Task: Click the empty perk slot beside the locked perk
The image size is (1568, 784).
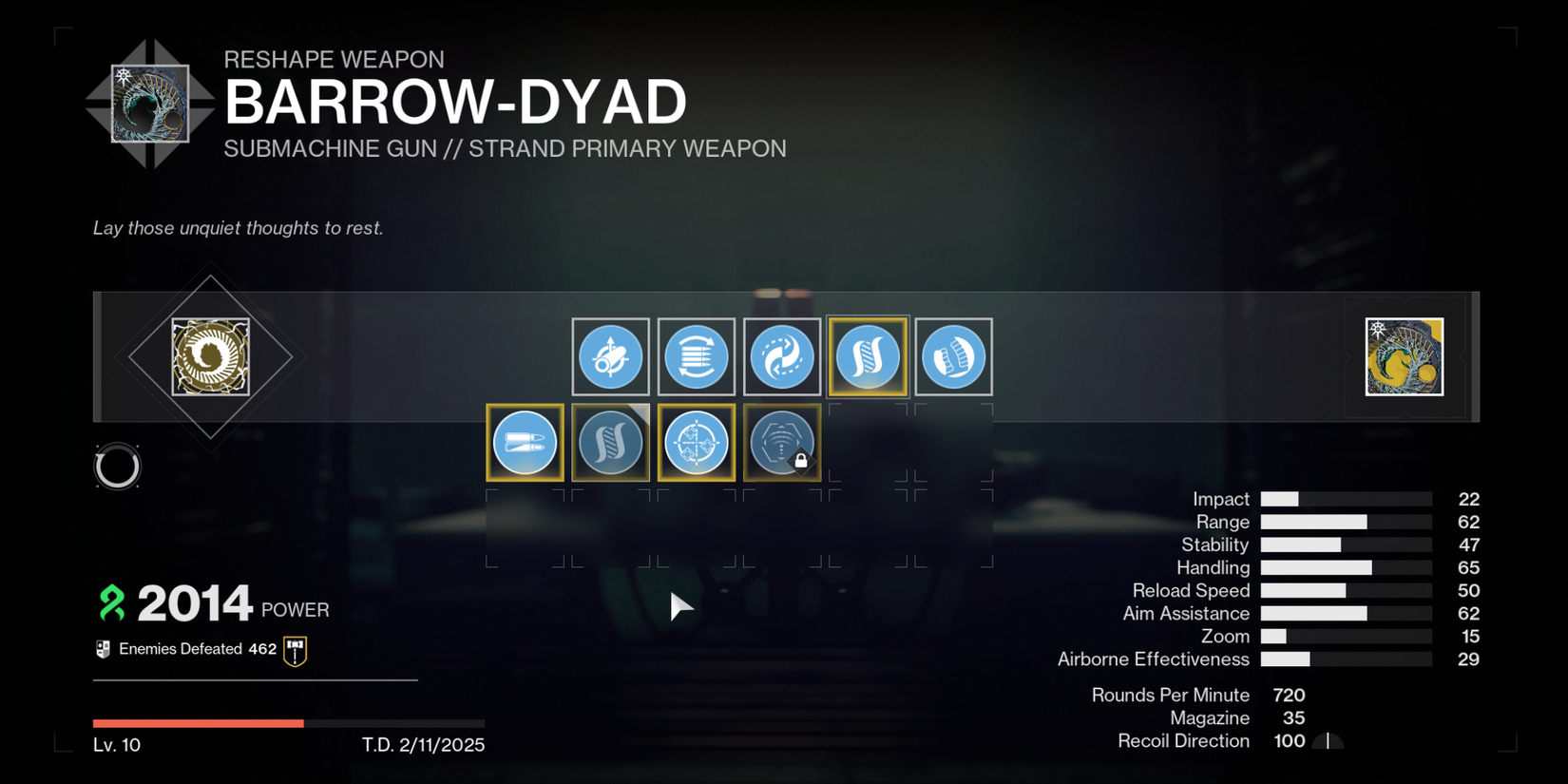Action: pyautogui.click(x=868, y=442)
